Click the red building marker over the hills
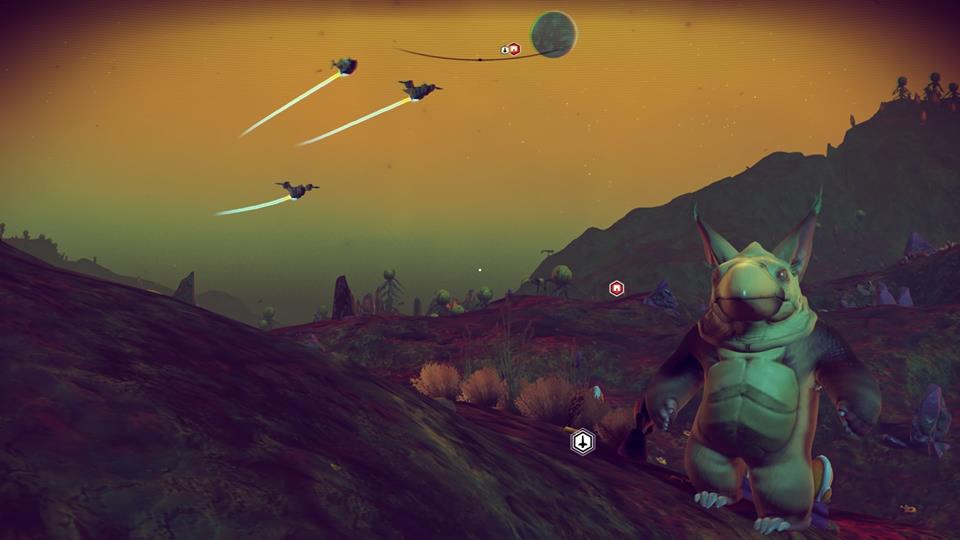 pyautogui.click(x=617, y=288)
